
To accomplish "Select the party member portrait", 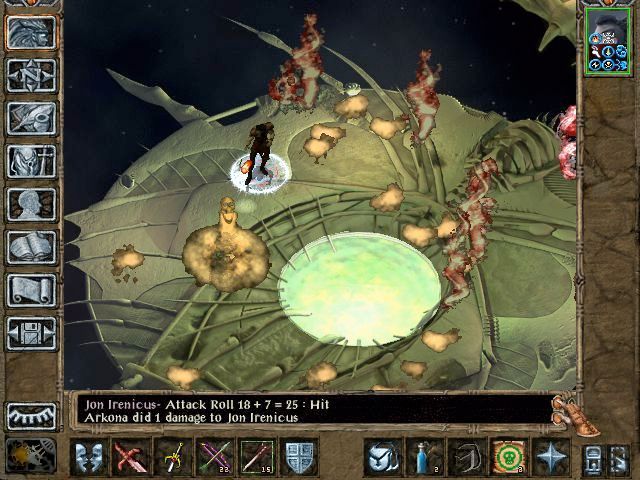I will click(x=608, y=41).
